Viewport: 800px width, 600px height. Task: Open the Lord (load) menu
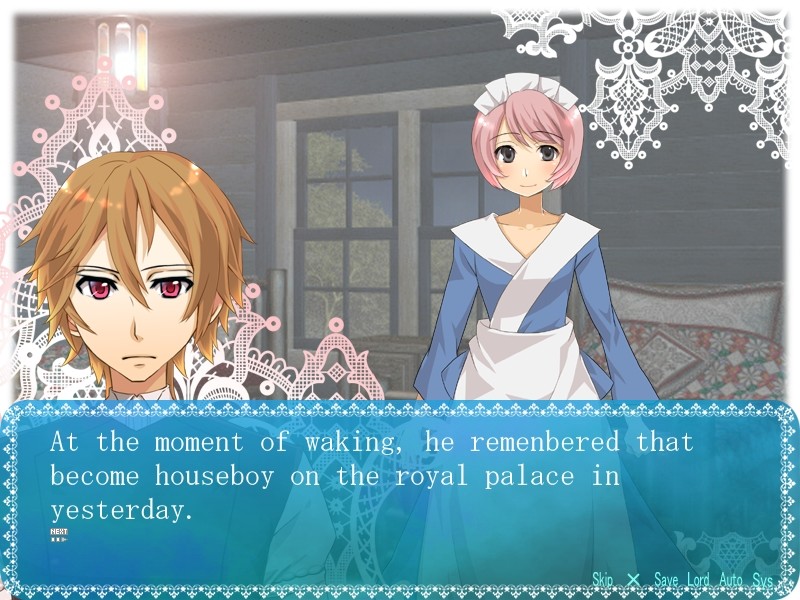click(698, 580)
